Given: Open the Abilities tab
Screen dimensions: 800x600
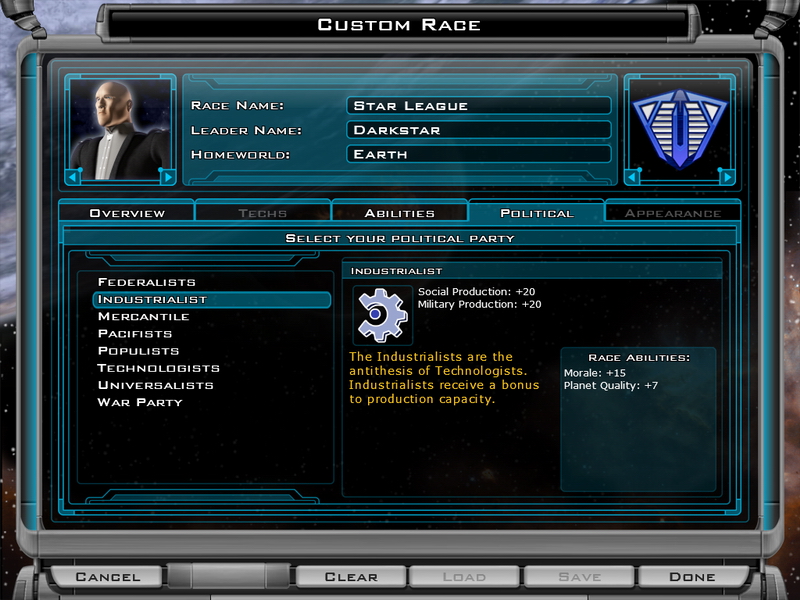Looking at the screenshot, I should (399, 213).
